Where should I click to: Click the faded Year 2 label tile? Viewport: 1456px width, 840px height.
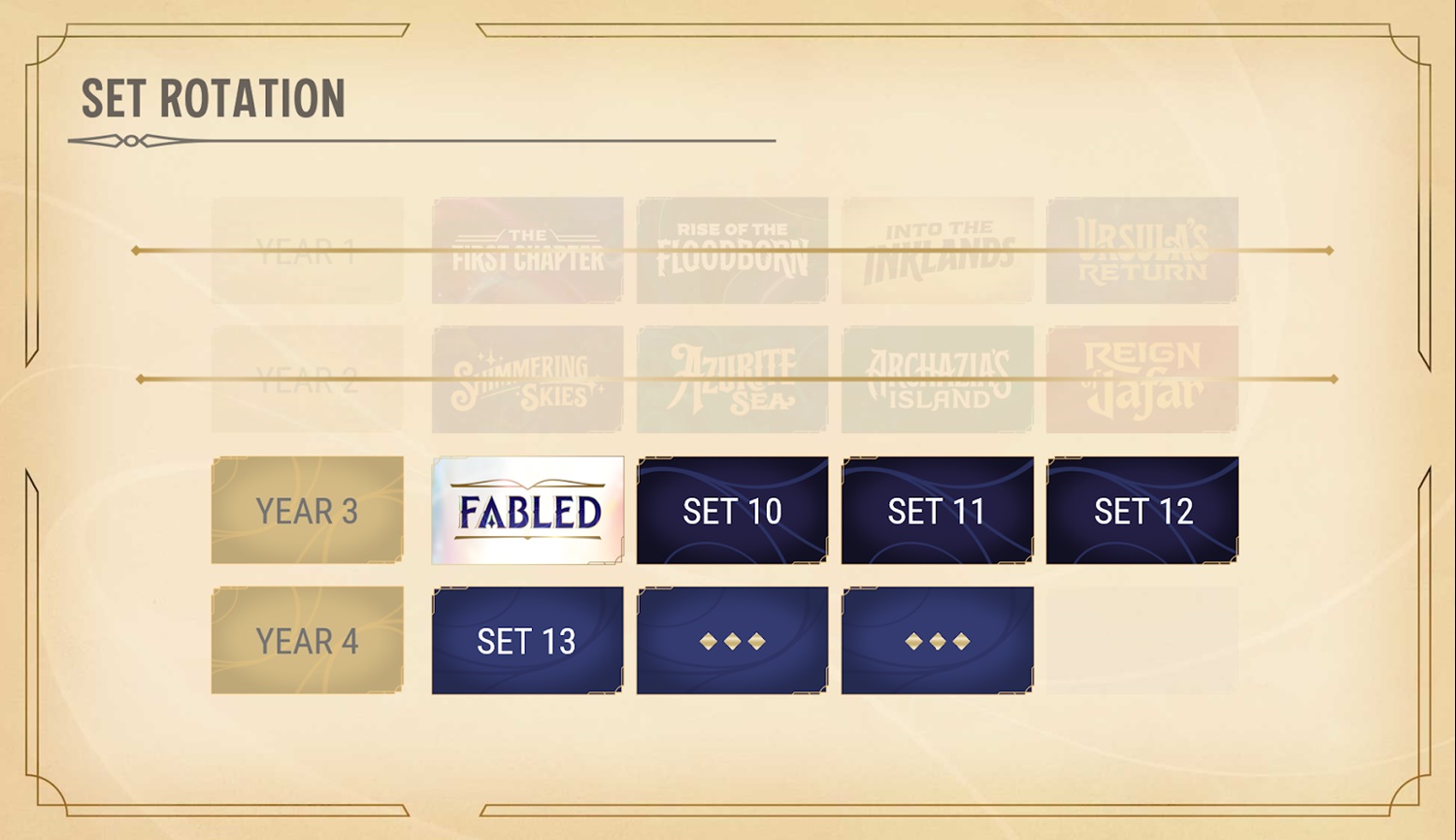(307, 380)
